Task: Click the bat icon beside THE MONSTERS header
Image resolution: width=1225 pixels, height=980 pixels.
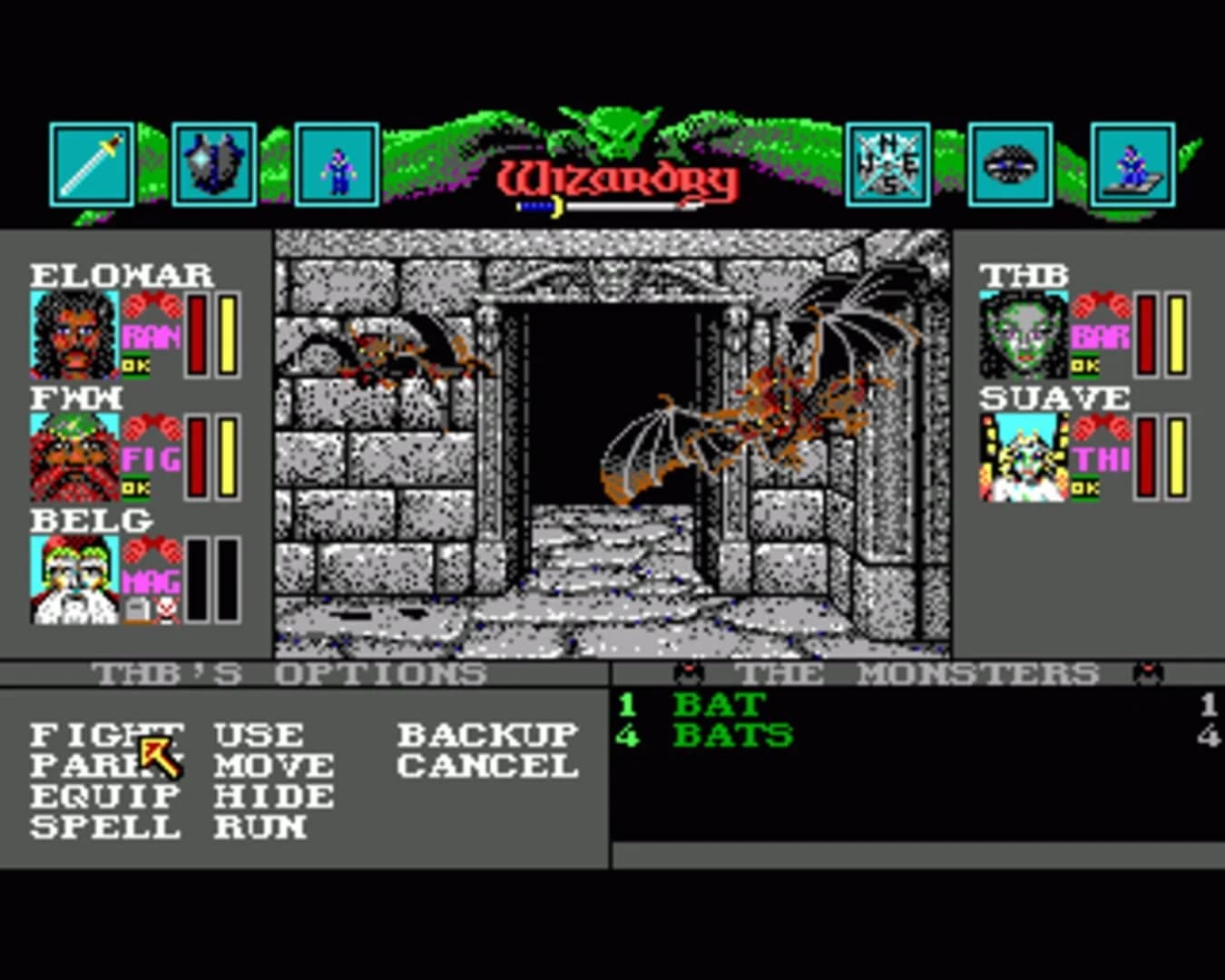Action: 687,672
